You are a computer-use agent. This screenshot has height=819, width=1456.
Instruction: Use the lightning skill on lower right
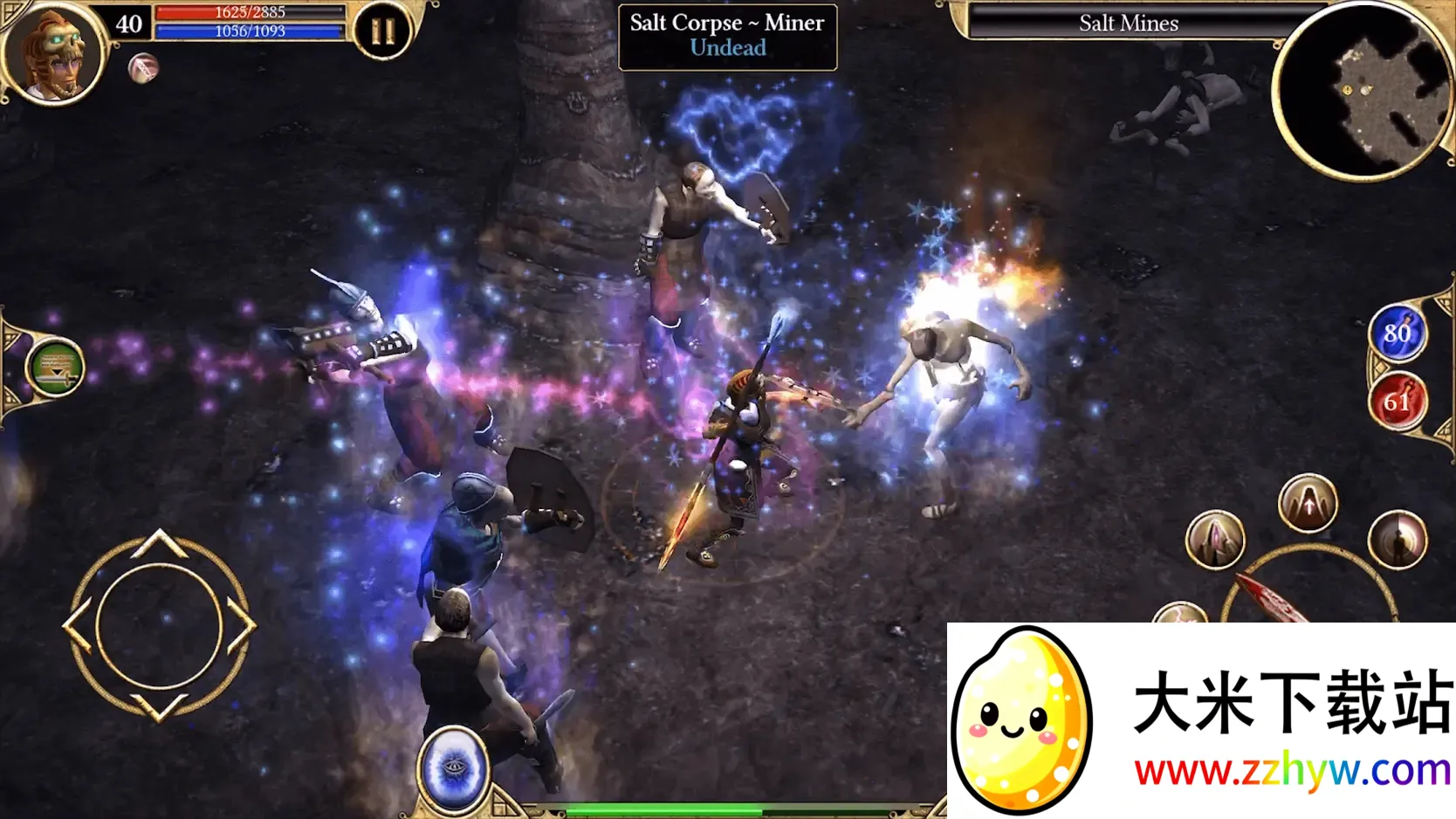click(1180, 616)
